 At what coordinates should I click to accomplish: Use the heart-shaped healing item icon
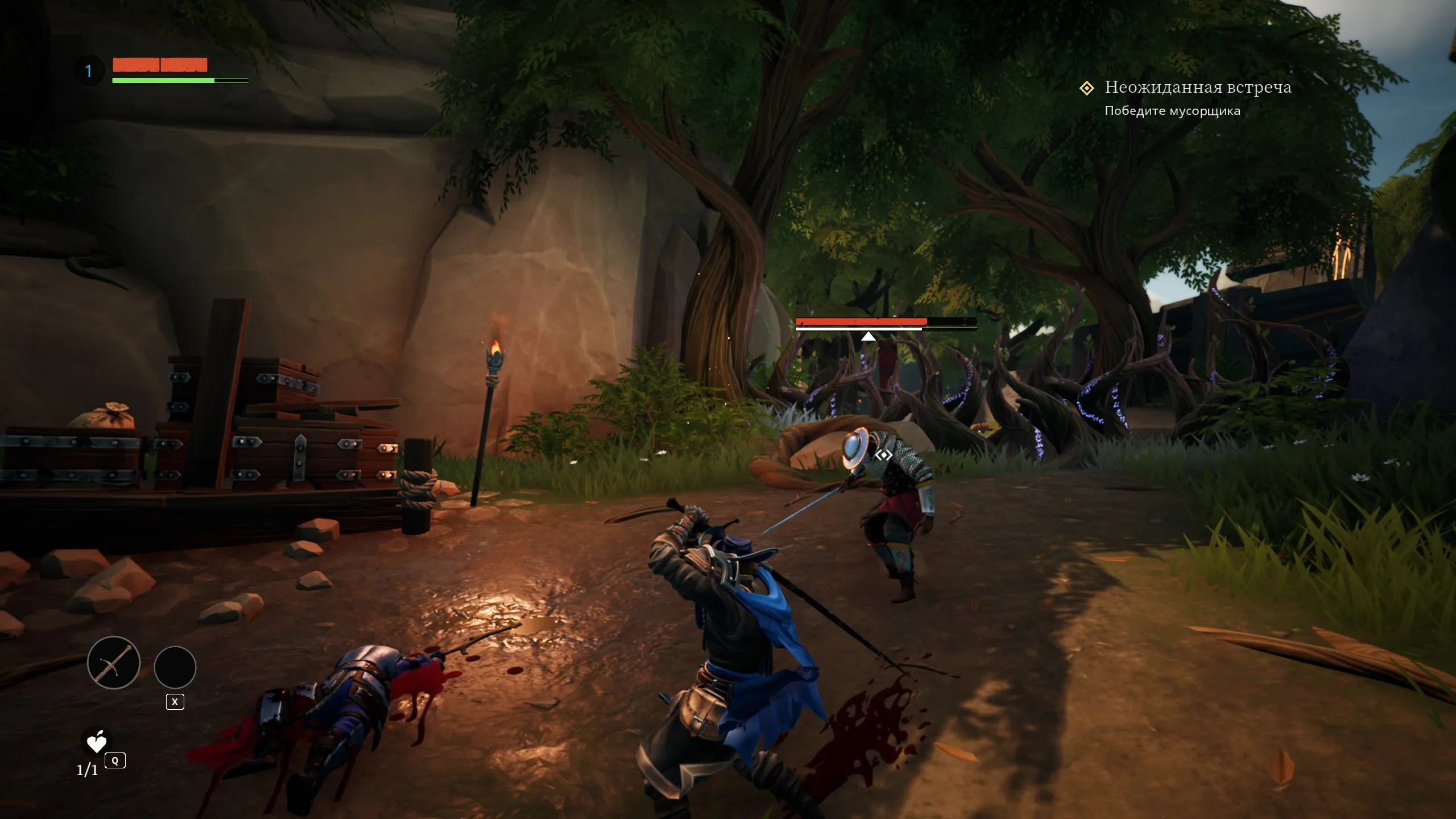(x=97, y=742)
